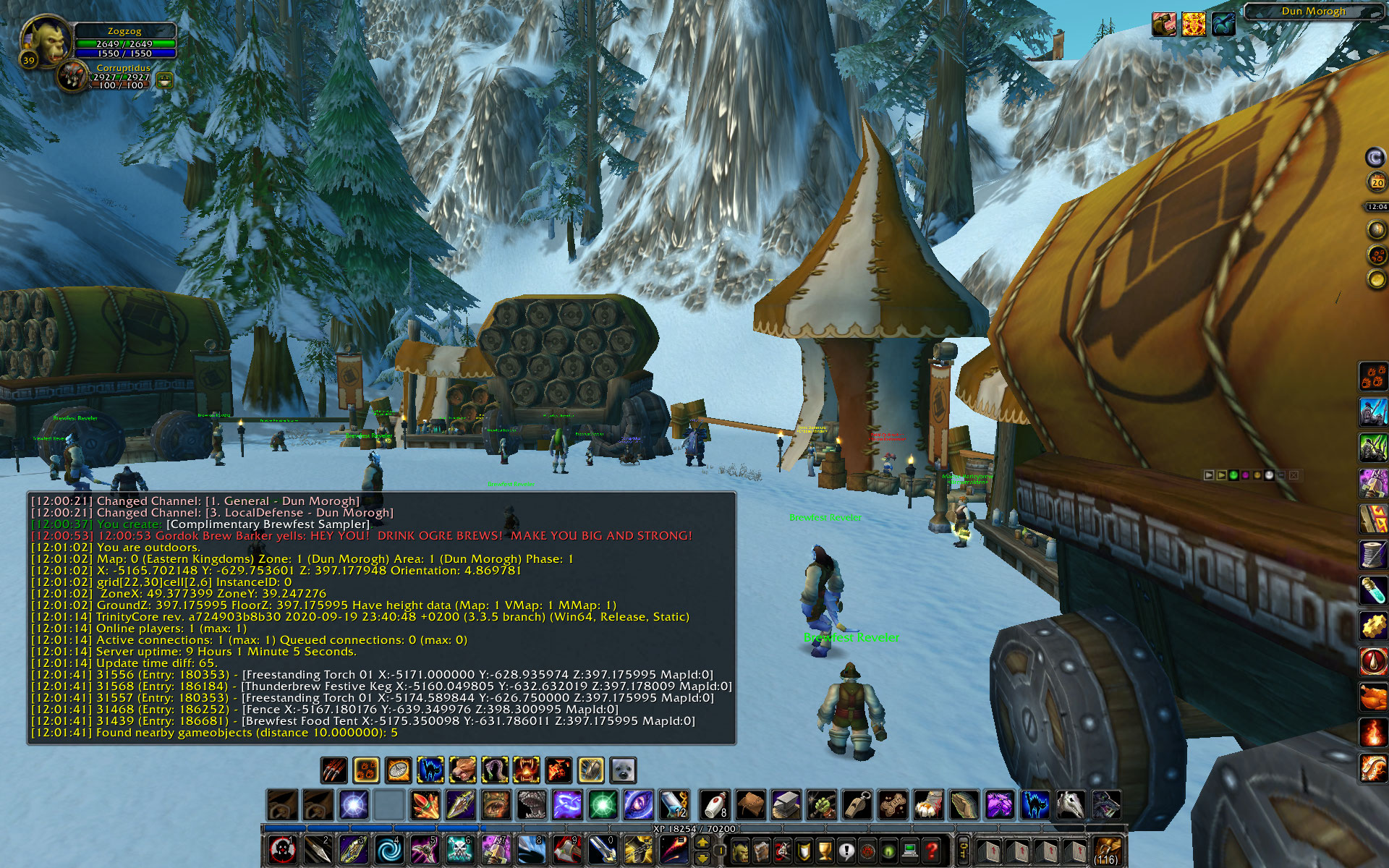Click the red question mark Help icon
This screenshot has height=868, width=1389.
932,851
